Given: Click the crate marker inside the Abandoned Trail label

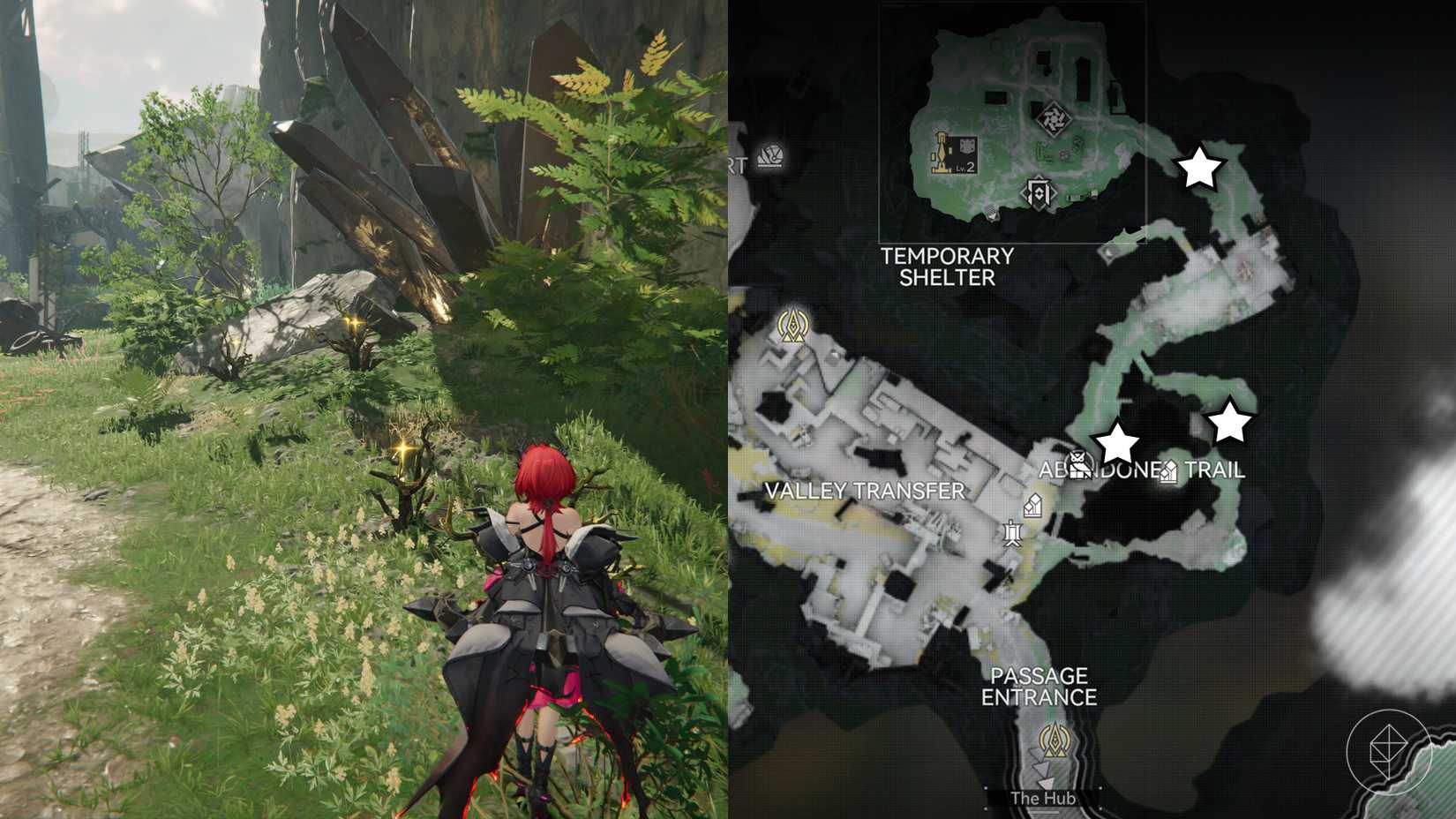Looking at the screenshot, I should pyautogui.click(x=1167, y=472).
